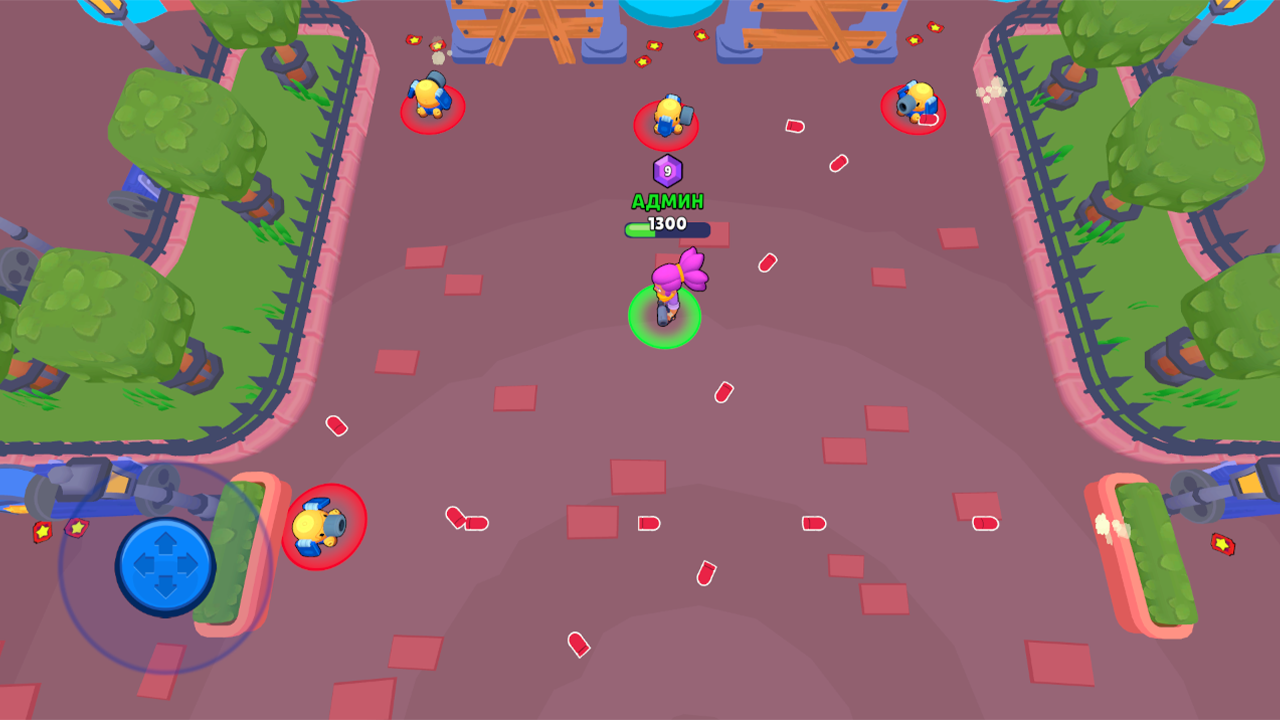Tap the right arrow on the joystick
Screen dimensions: 1280x720
pos(188,566)
